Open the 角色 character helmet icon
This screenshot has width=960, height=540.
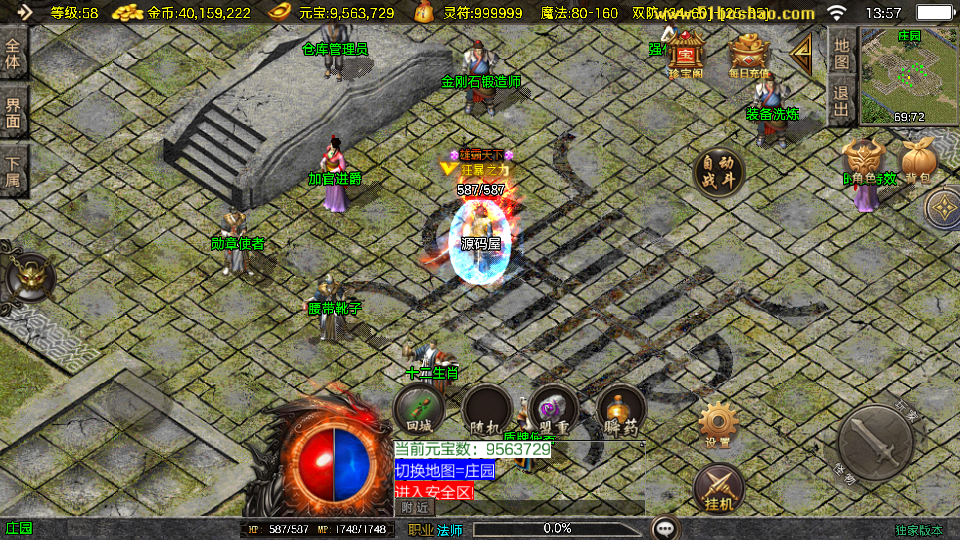(x=863, y=160)
